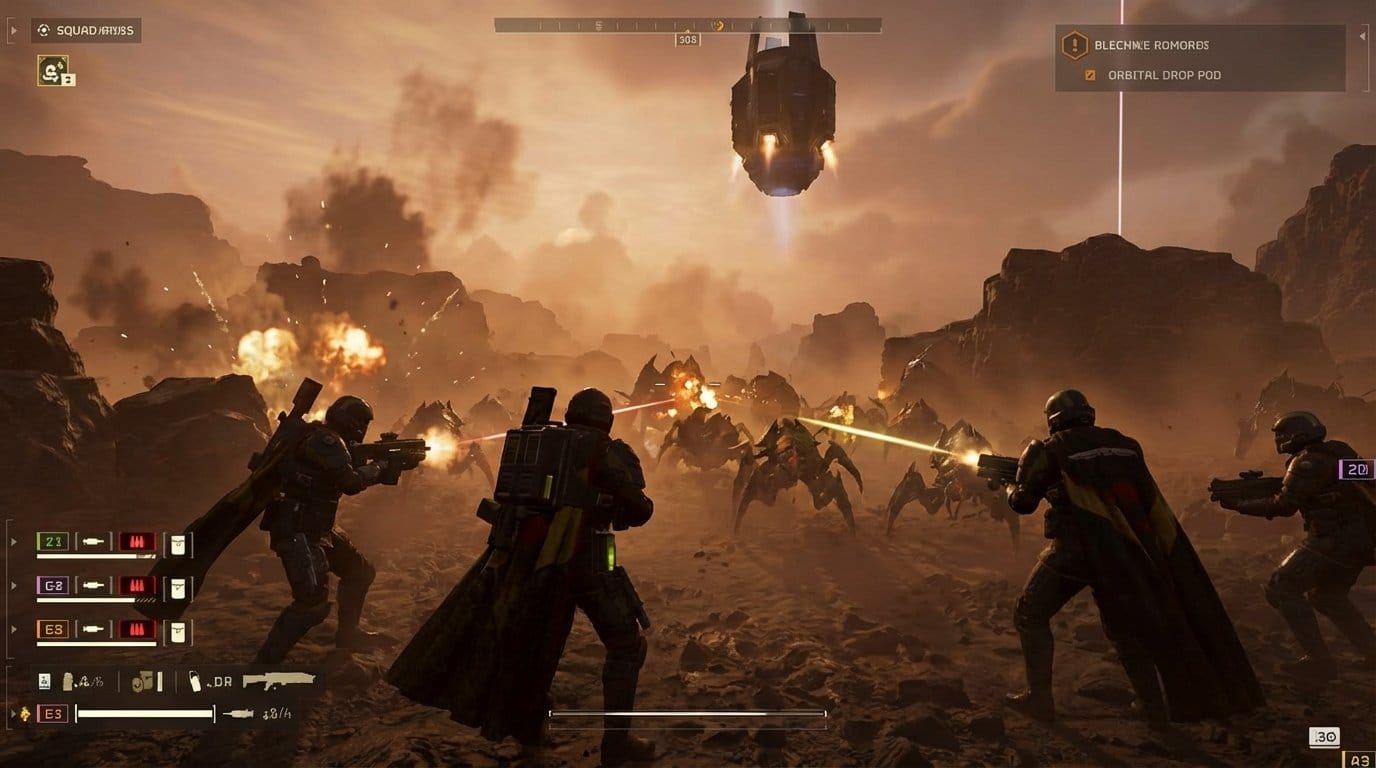Click the squad crosshair emblem in the SQUAD header

coord(43,30)
